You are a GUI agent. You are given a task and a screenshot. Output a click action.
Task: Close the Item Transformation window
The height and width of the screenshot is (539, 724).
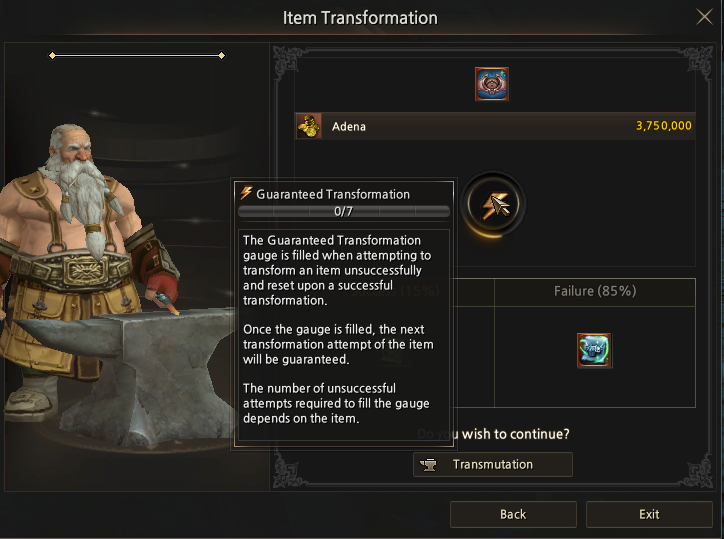pyautogui.click(x=704, y=17)
